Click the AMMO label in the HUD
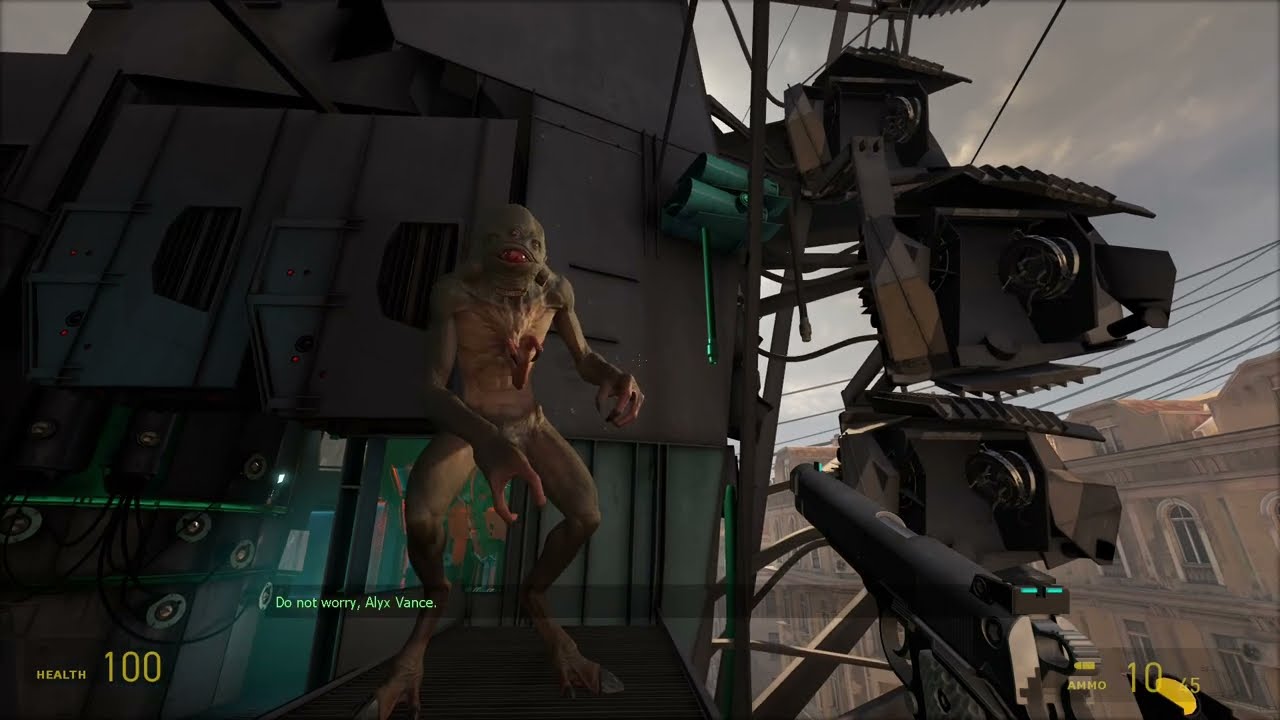 pyautogui.click(x=1086, y=686)
